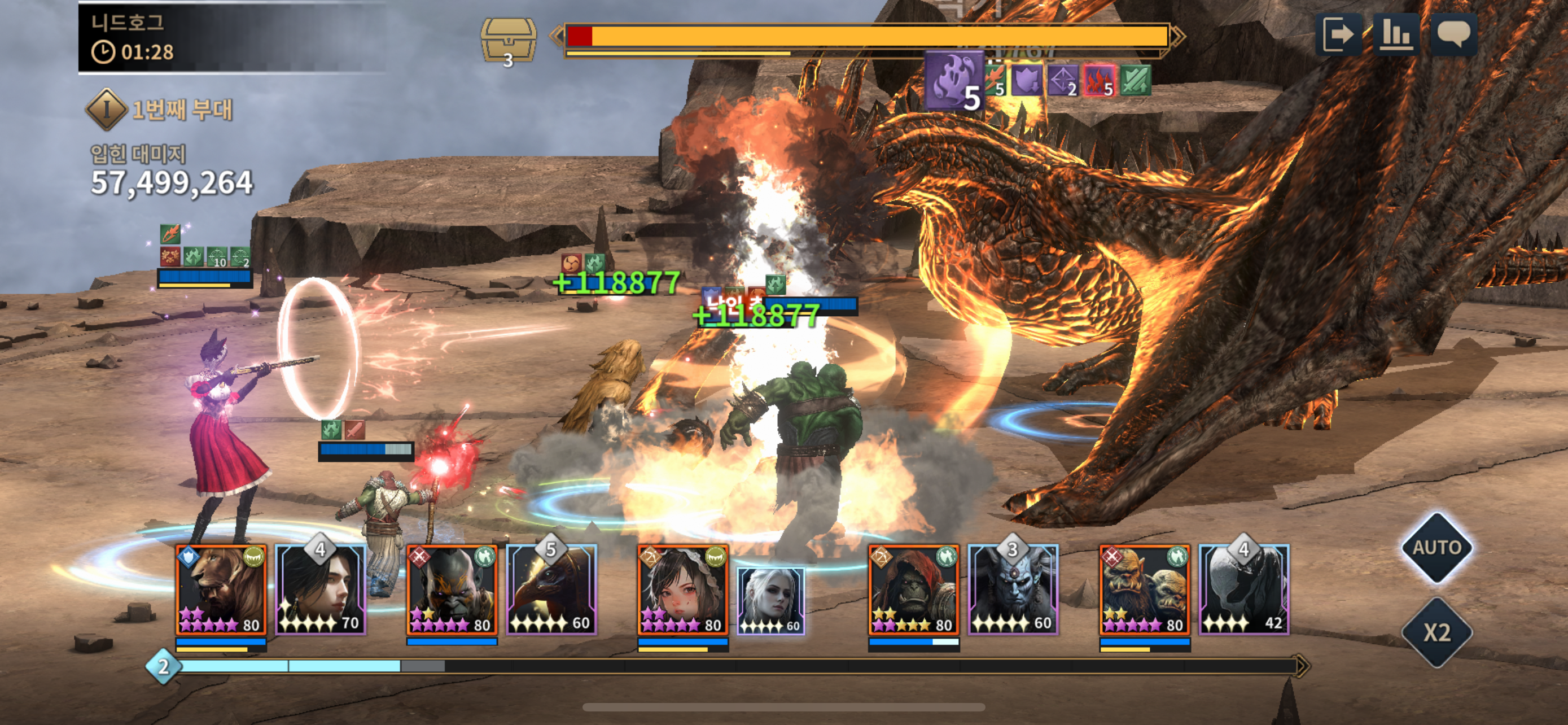This screenshot has width=1568, height=725.
Task: Tap the treasure chest reward icon
Action: point(508,40)
